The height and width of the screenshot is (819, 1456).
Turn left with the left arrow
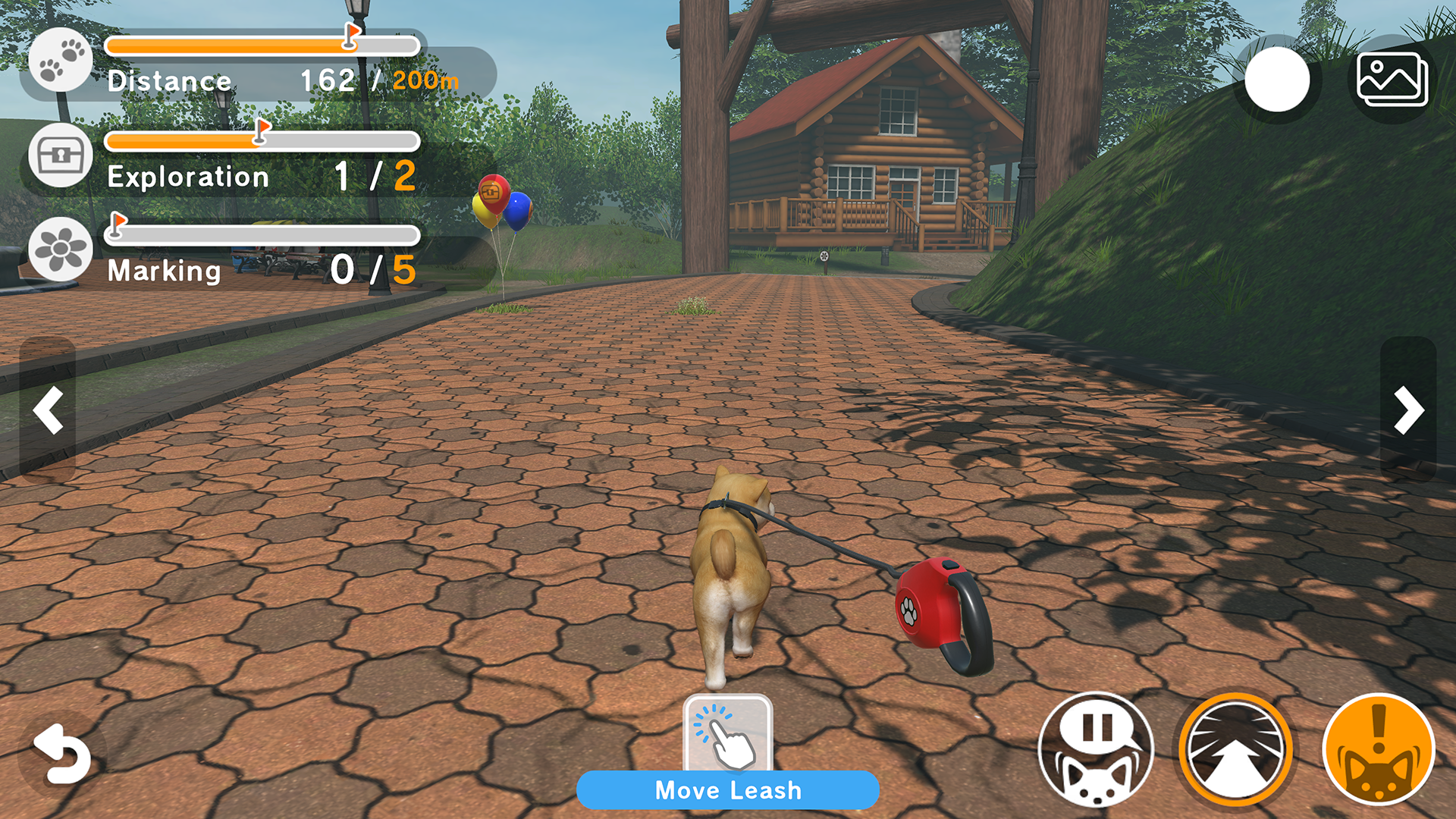[48, 410]
